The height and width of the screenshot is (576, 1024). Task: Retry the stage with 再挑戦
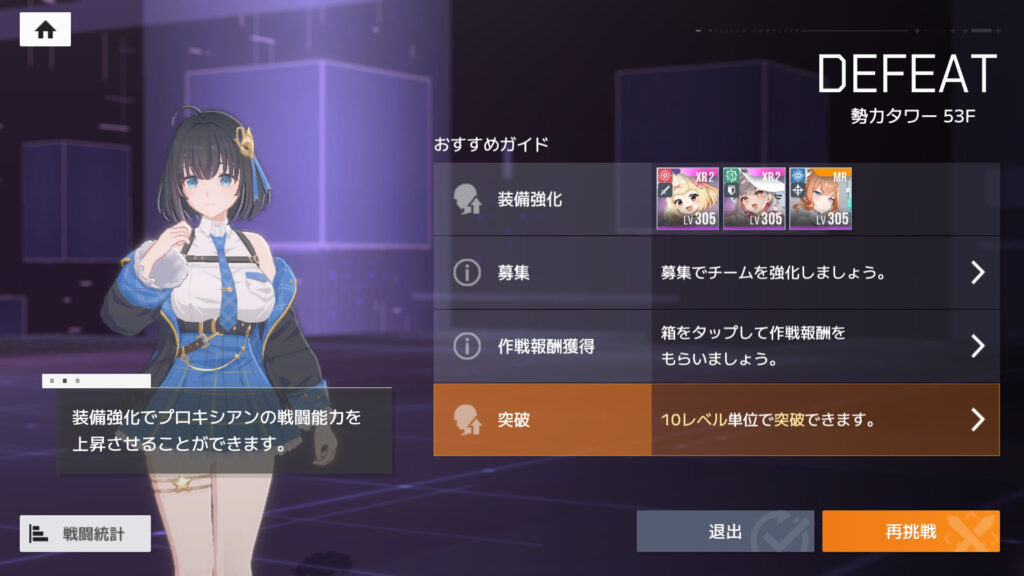(x=910, y=532)
